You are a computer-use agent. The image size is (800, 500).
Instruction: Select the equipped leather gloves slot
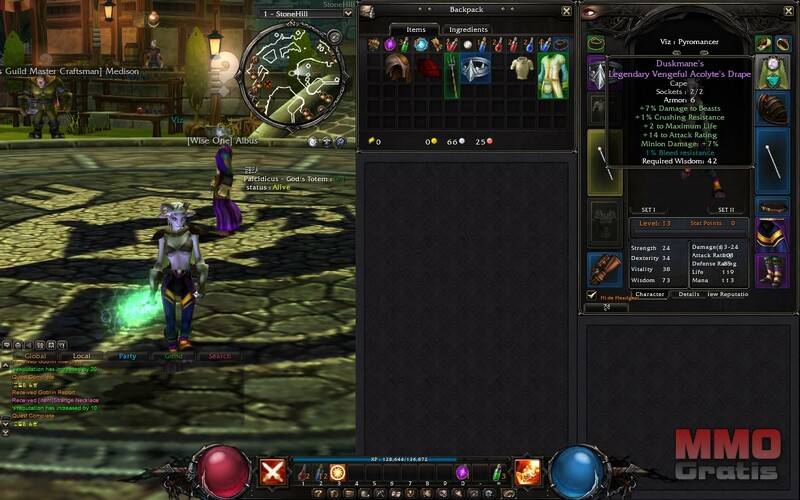pyautogui.click(x=606, y=268)
